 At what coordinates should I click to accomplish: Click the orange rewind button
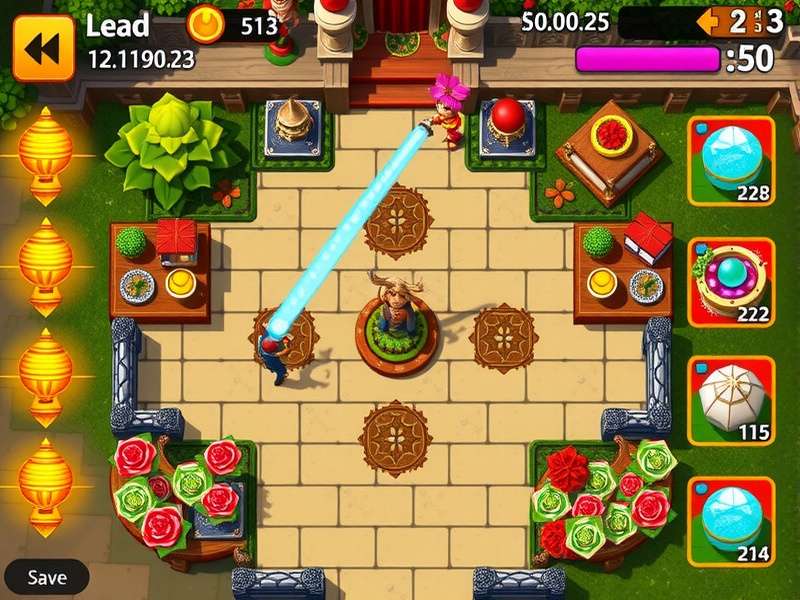[43, 47]
